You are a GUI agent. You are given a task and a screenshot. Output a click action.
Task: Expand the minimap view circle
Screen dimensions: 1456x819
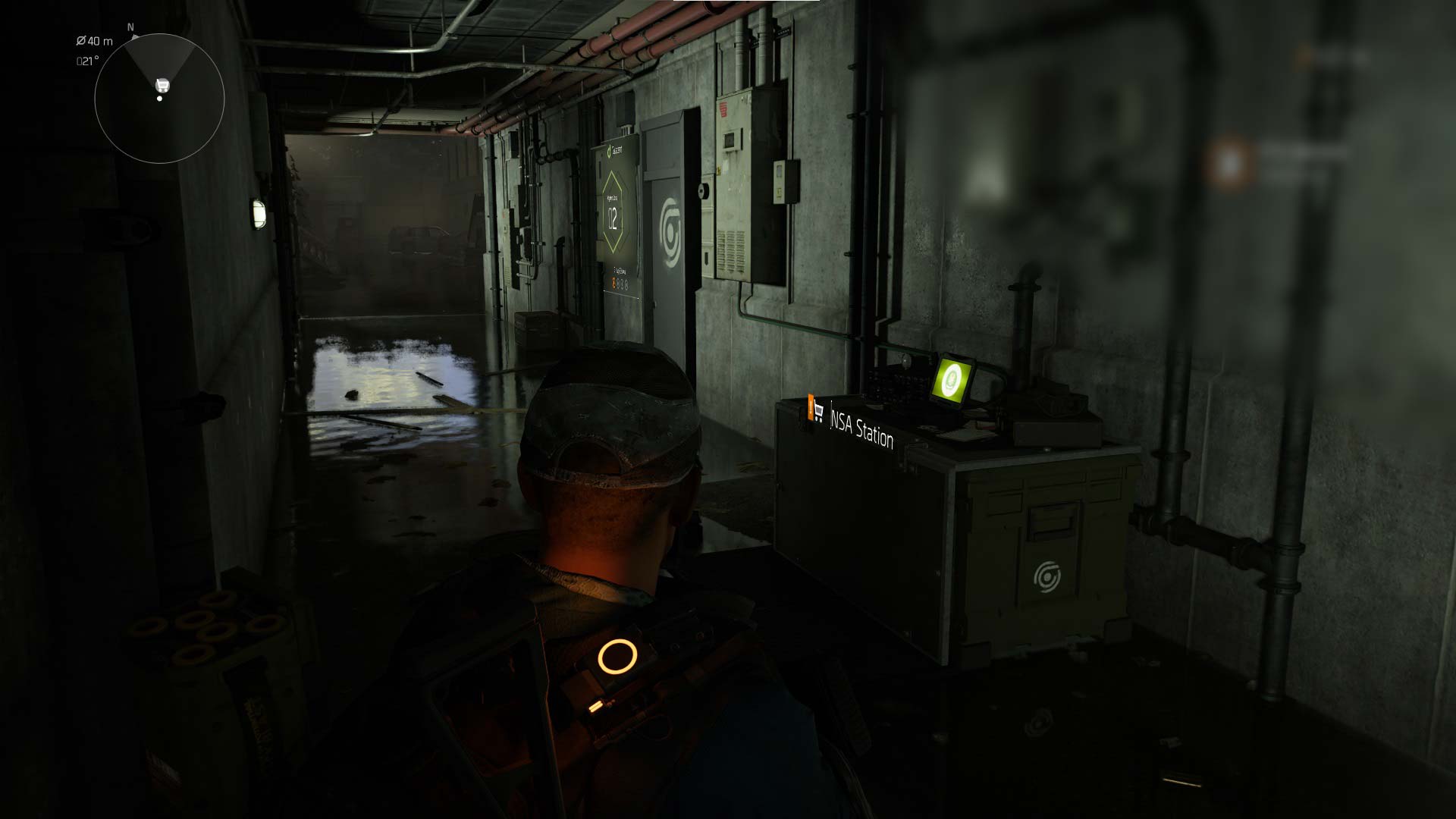[159, 97]
